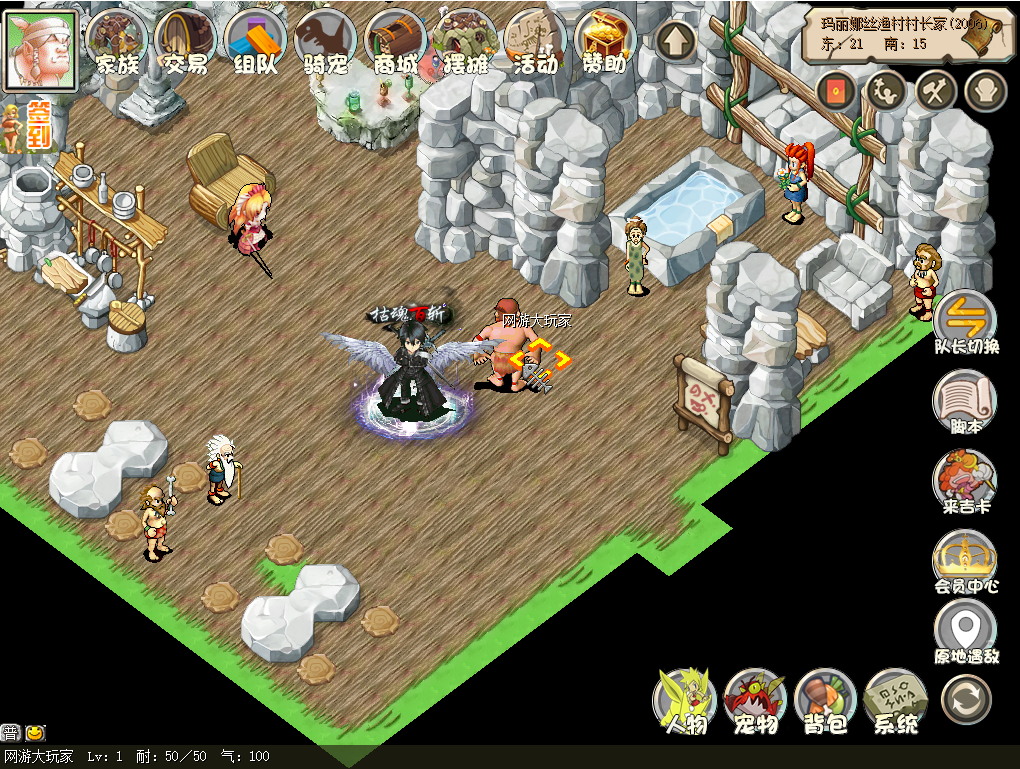Collapse the top menu with the up arrow
The height and width of the screenshot is (769, 1020).
[x=677, y=41]
